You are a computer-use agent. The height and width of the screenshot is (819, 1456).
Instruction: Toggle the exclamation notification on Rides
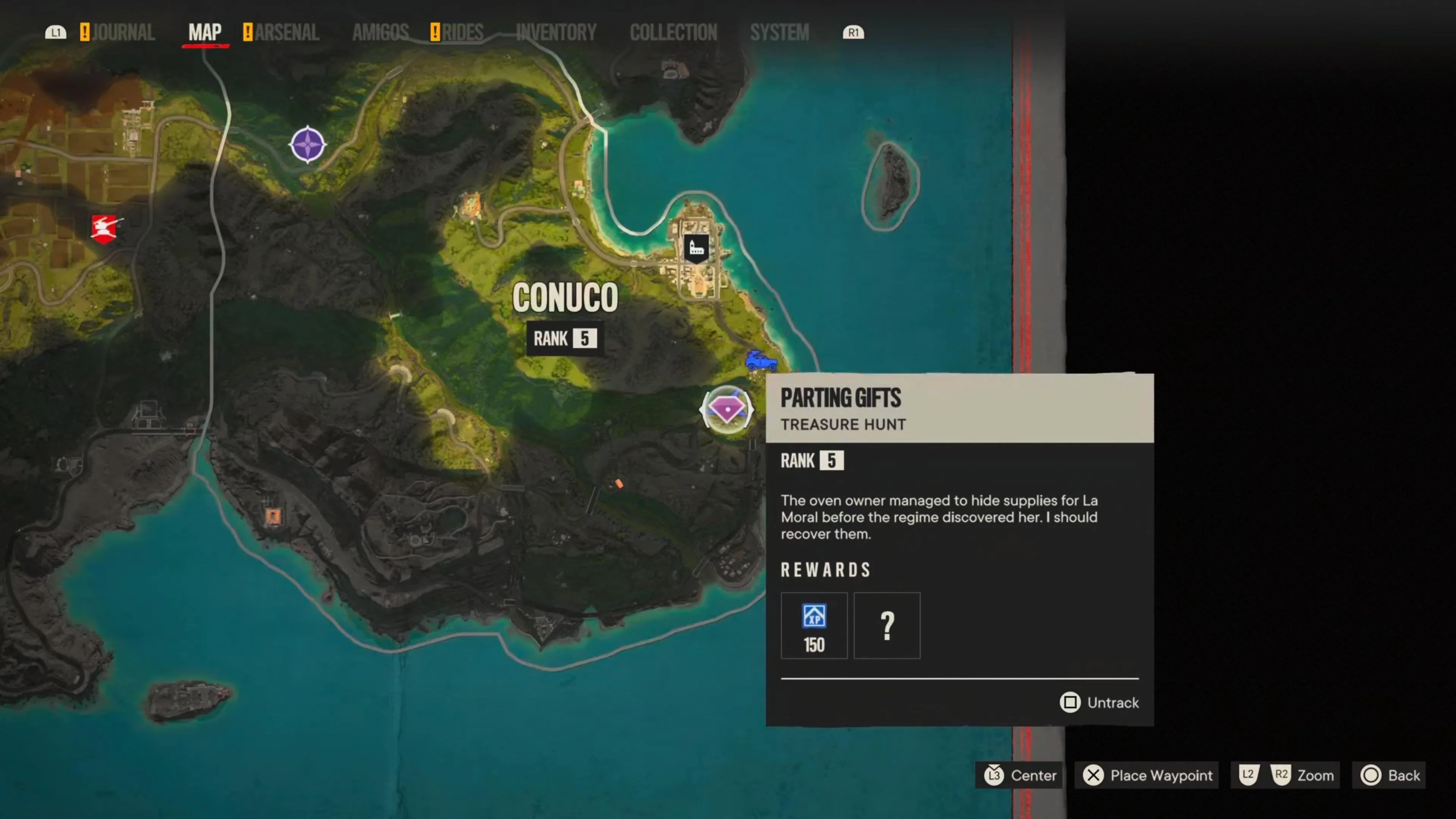point(435,32)
